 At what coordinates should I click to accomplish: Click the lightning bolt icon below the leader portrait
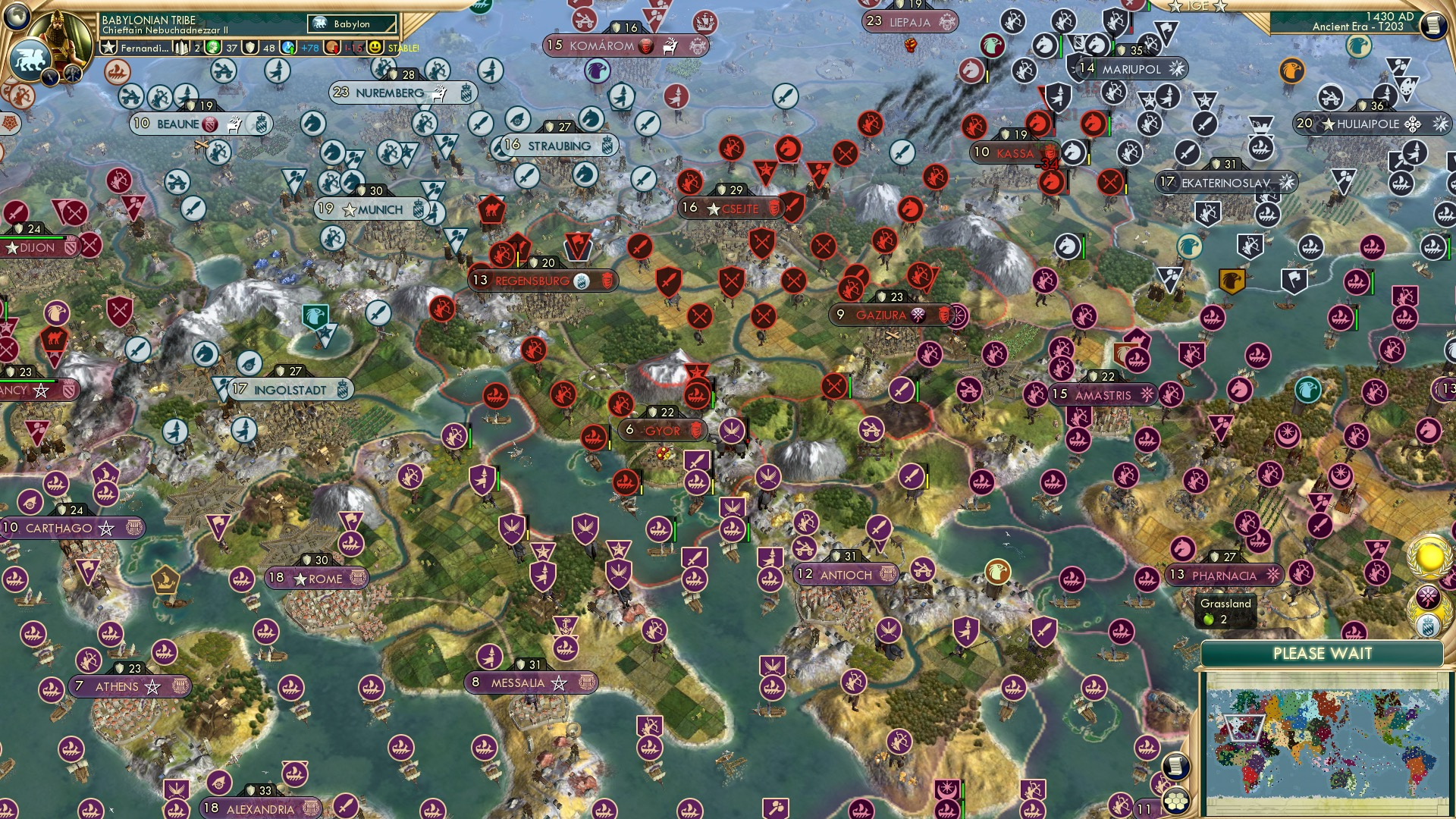pyautogui.click(x=49, y=76)
